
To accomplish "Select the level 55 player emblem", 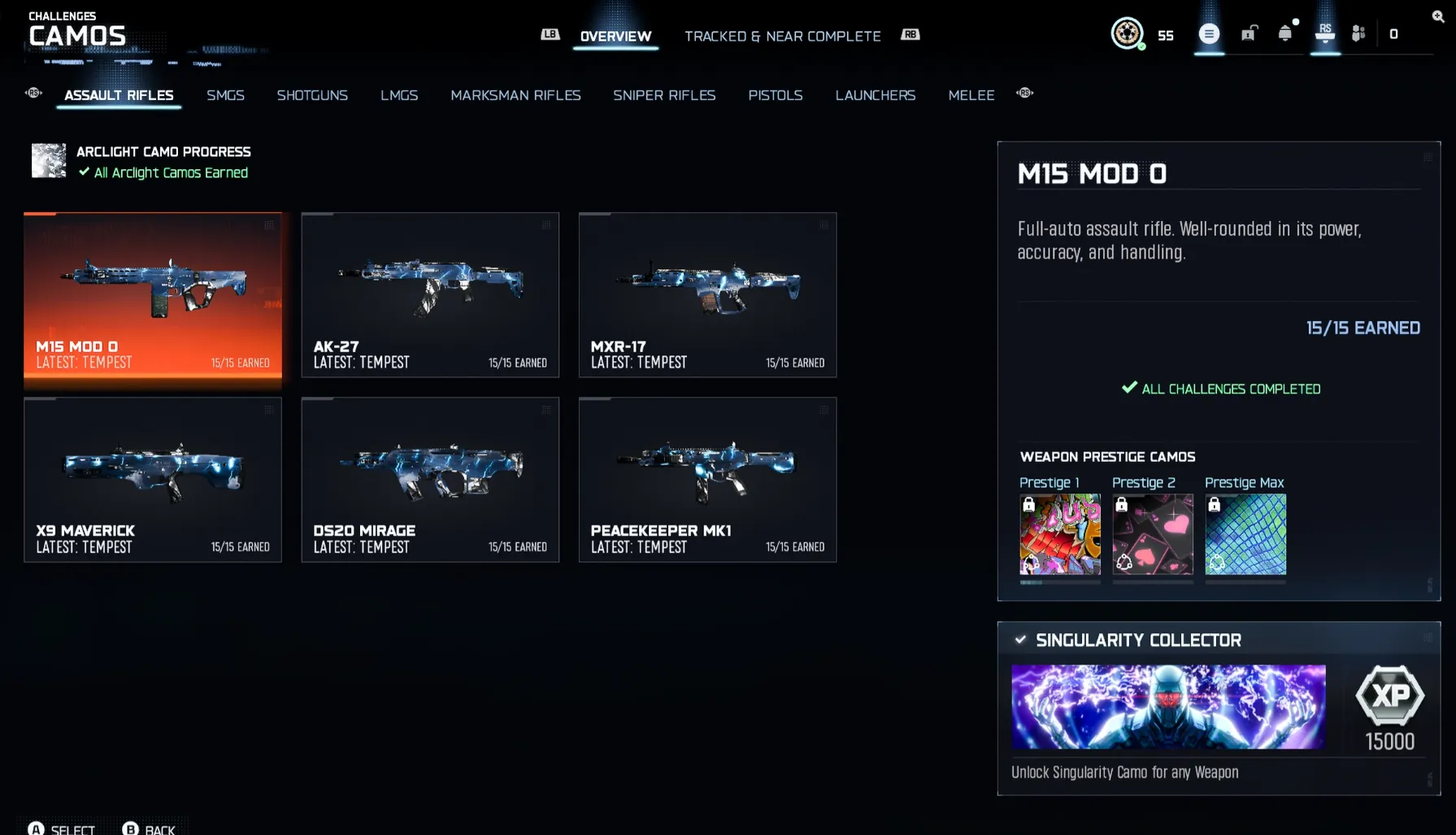I will click(1128, 34).
